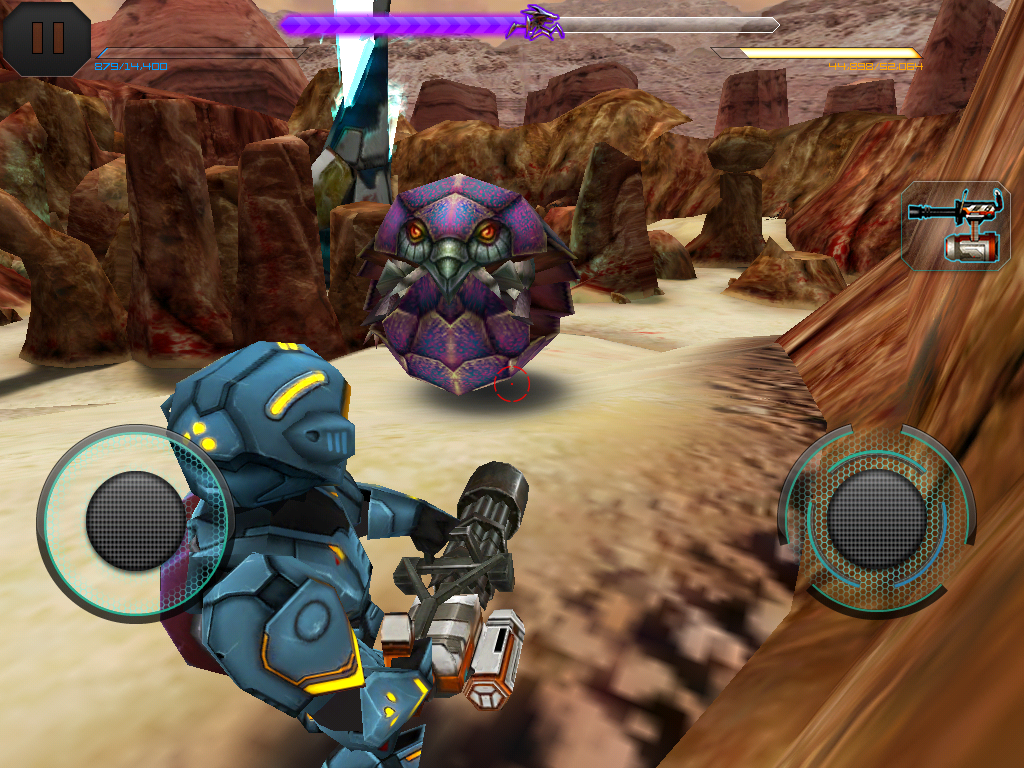Tap the left movement joystick knob

click(x=134, y=520)
